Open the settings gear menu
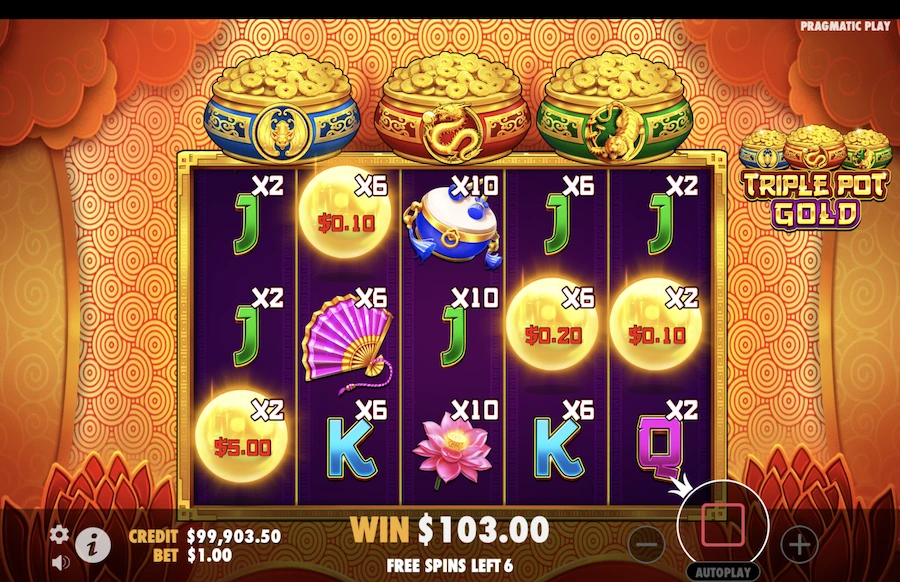The image size is (900, 582). 59,533
